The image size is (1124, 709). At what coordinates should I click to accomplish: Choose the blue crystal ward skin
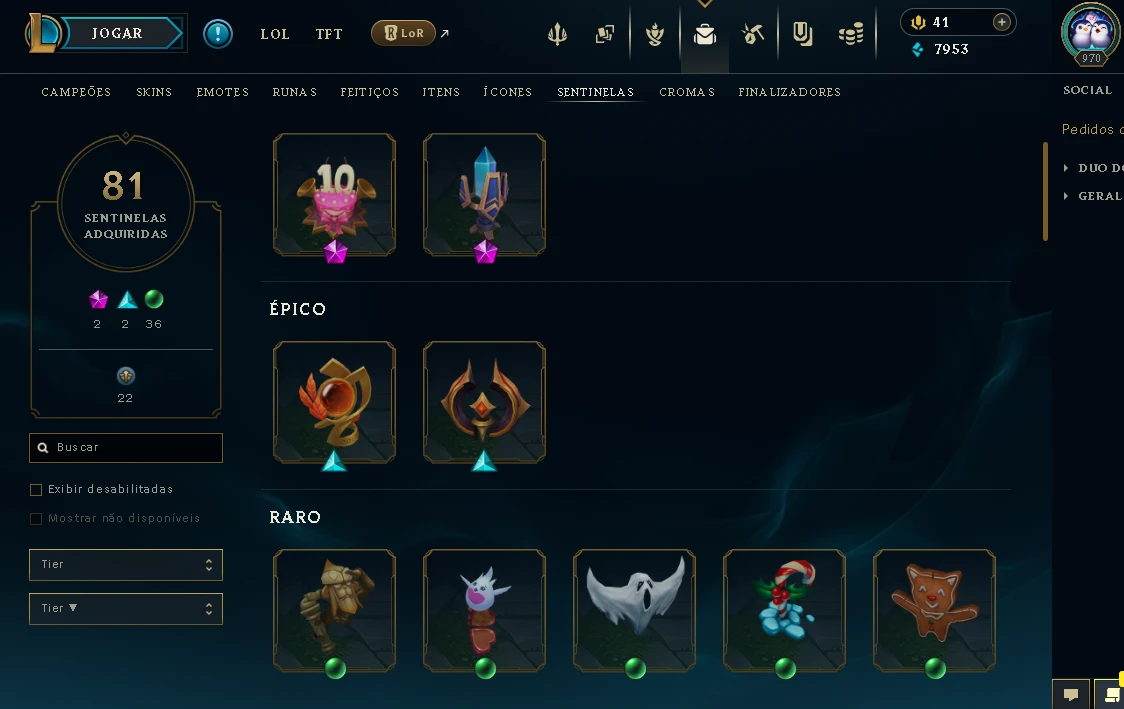coord(485,195)
